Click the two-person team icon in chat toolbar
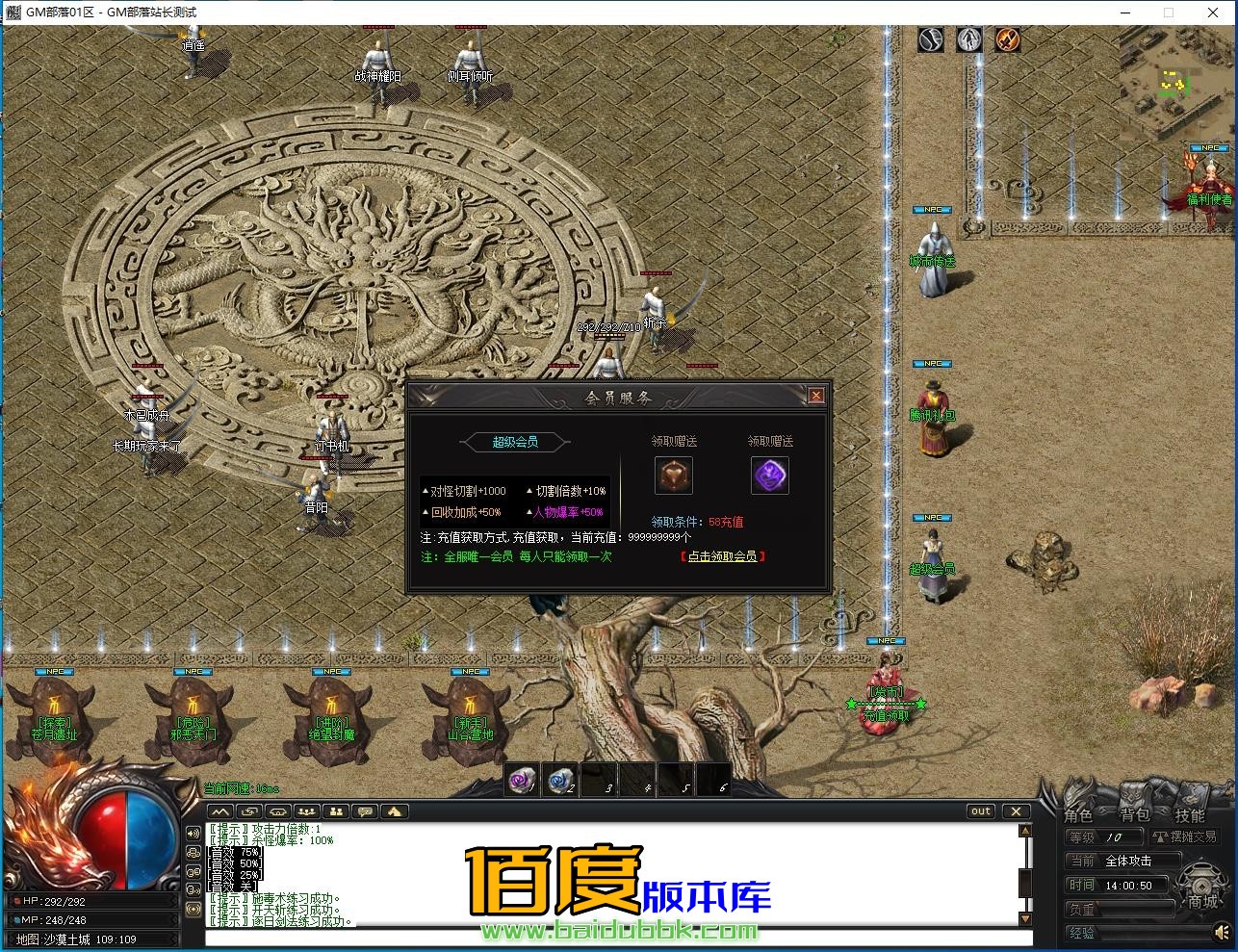The image size is (1238, 952). pos(336,811)
